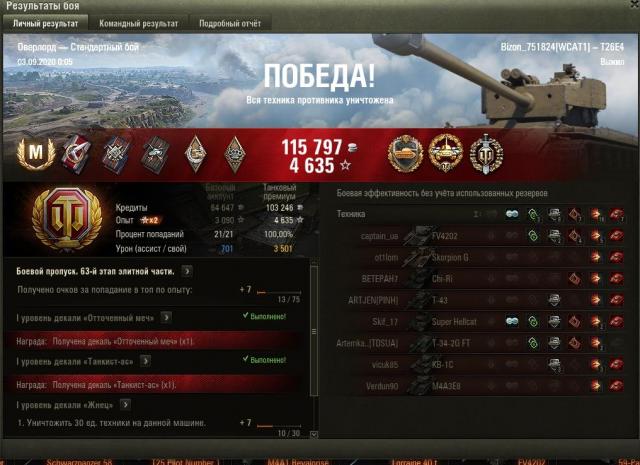Click the missions list scrollbar

[x=317, y=350]
